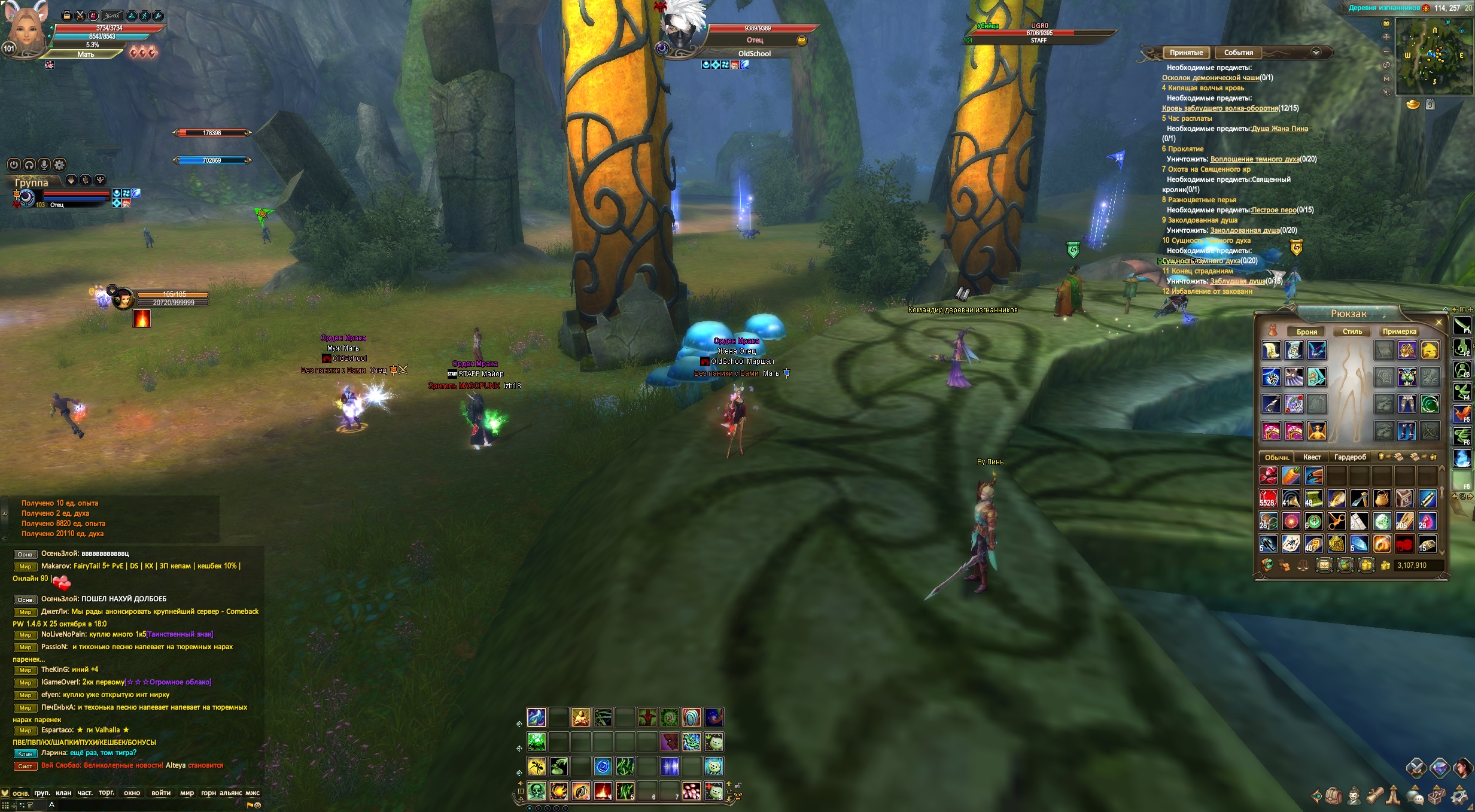
Task: Click the minimap
Action: pos(1434,56)
